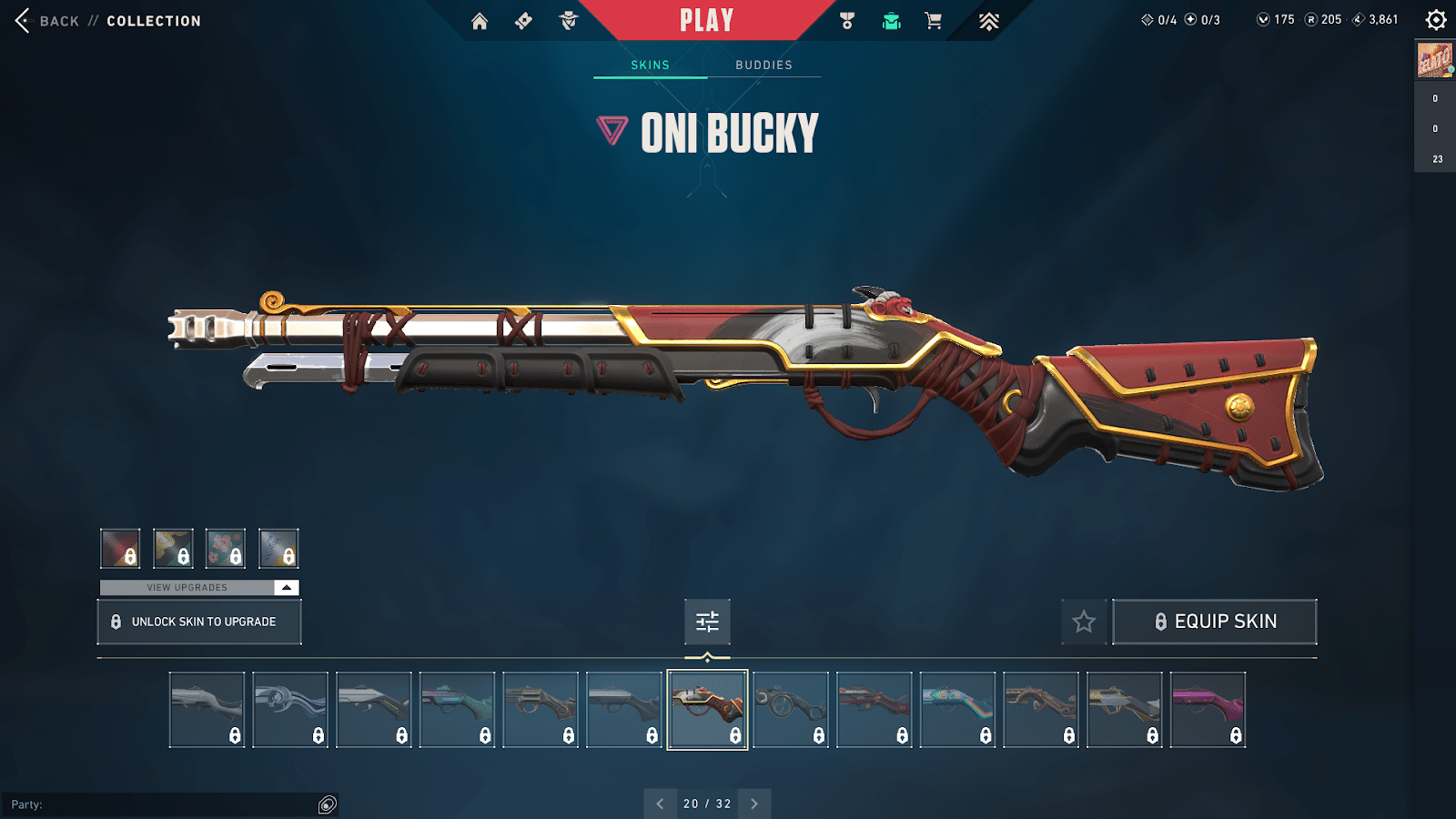Select the first locked variant swatch

click(x=120, y=548)
